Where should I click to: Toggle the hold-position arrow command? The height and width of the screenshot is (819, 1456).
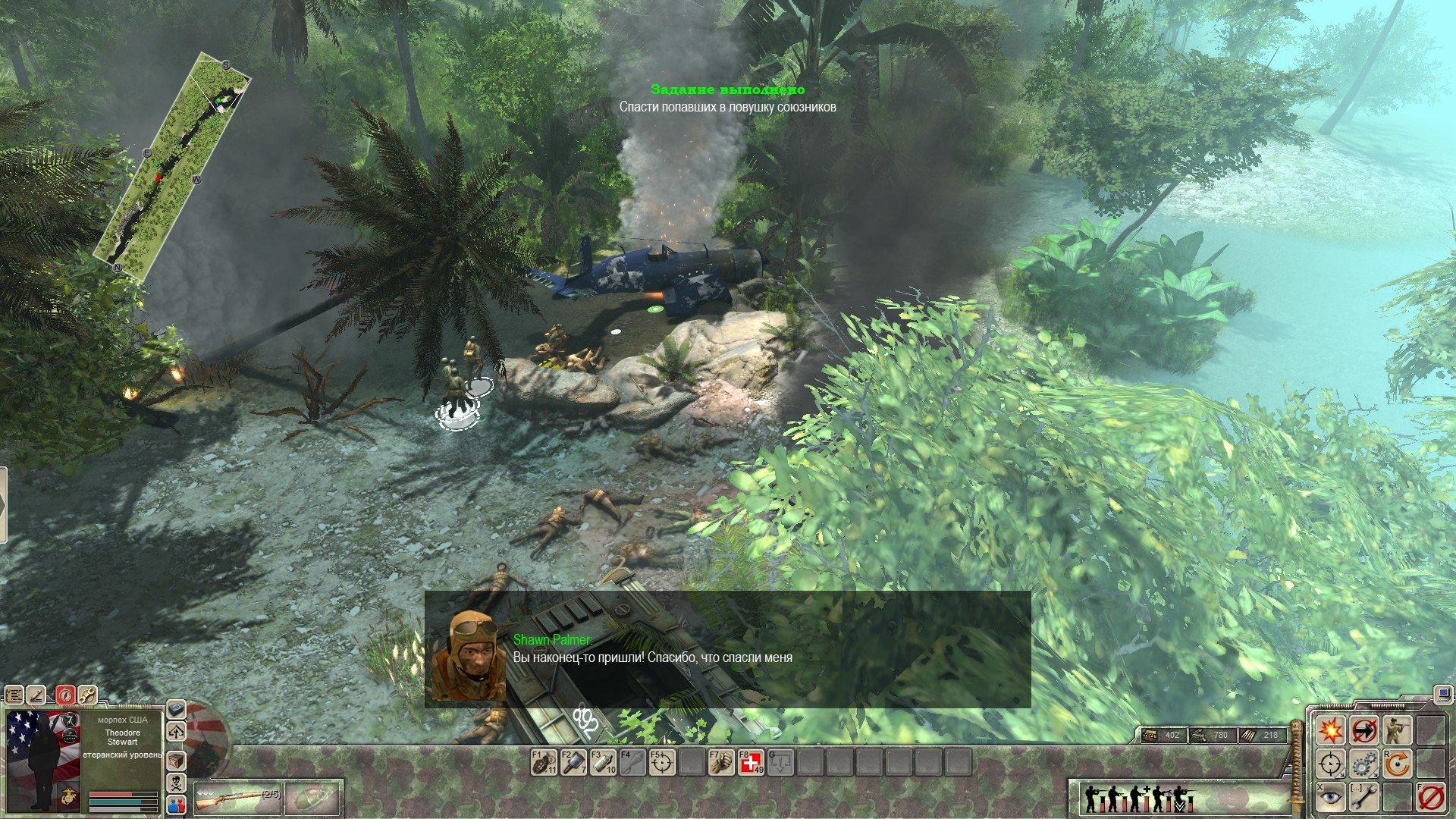coord(1363,731)
